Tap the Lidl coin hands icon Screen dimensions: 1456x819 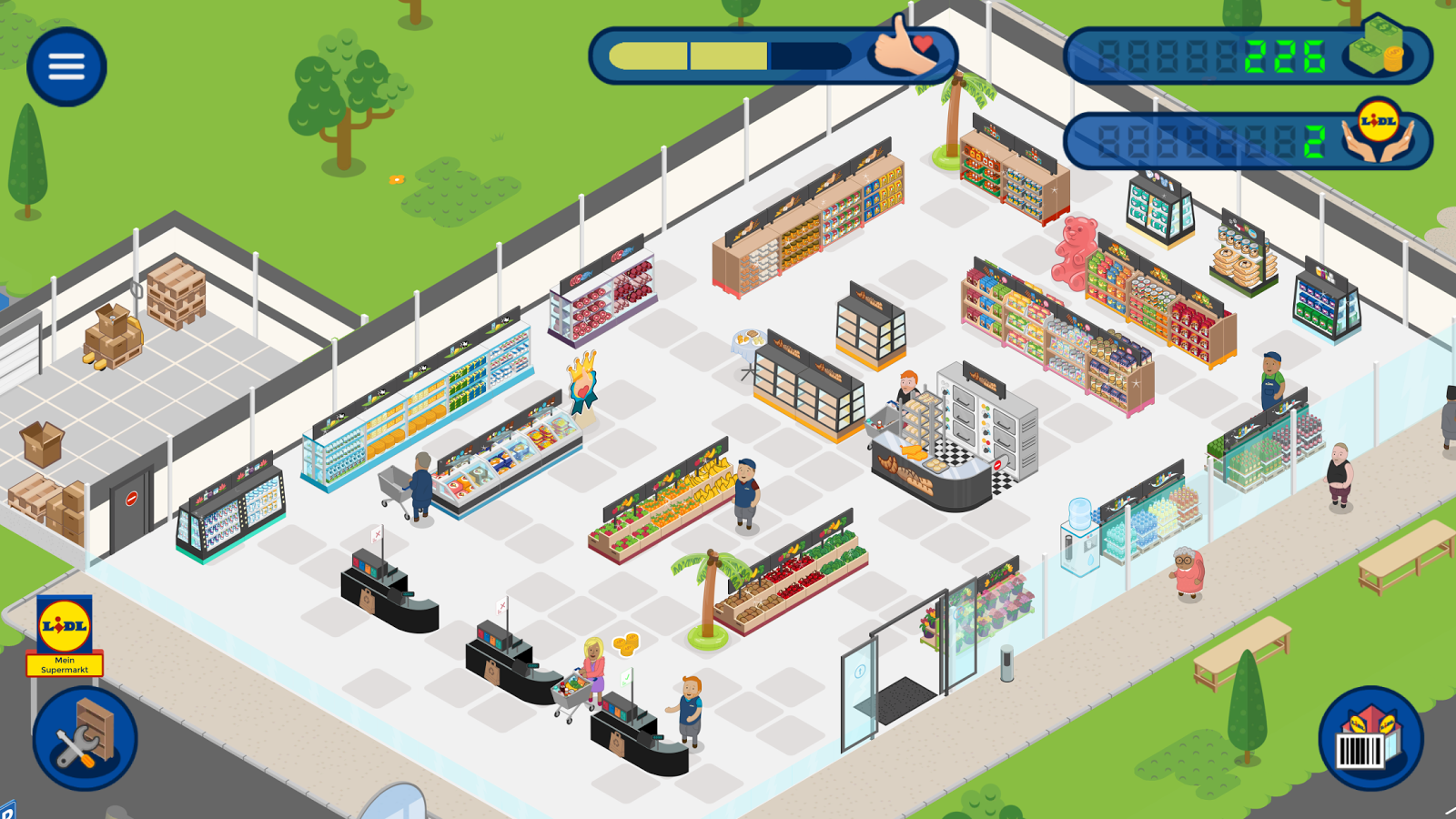(x=1378, y=133)
